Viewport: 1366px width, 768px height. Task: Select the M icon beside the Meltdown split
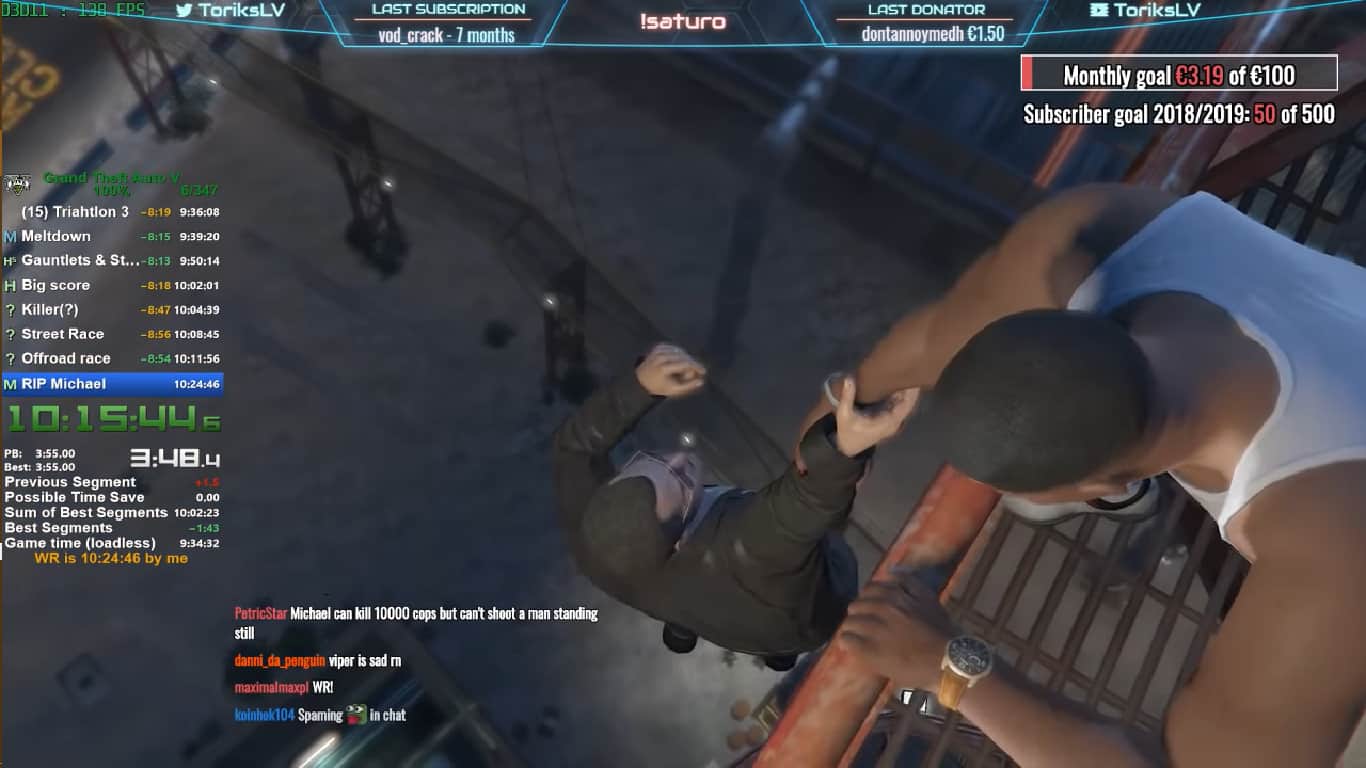coord(8,236)
